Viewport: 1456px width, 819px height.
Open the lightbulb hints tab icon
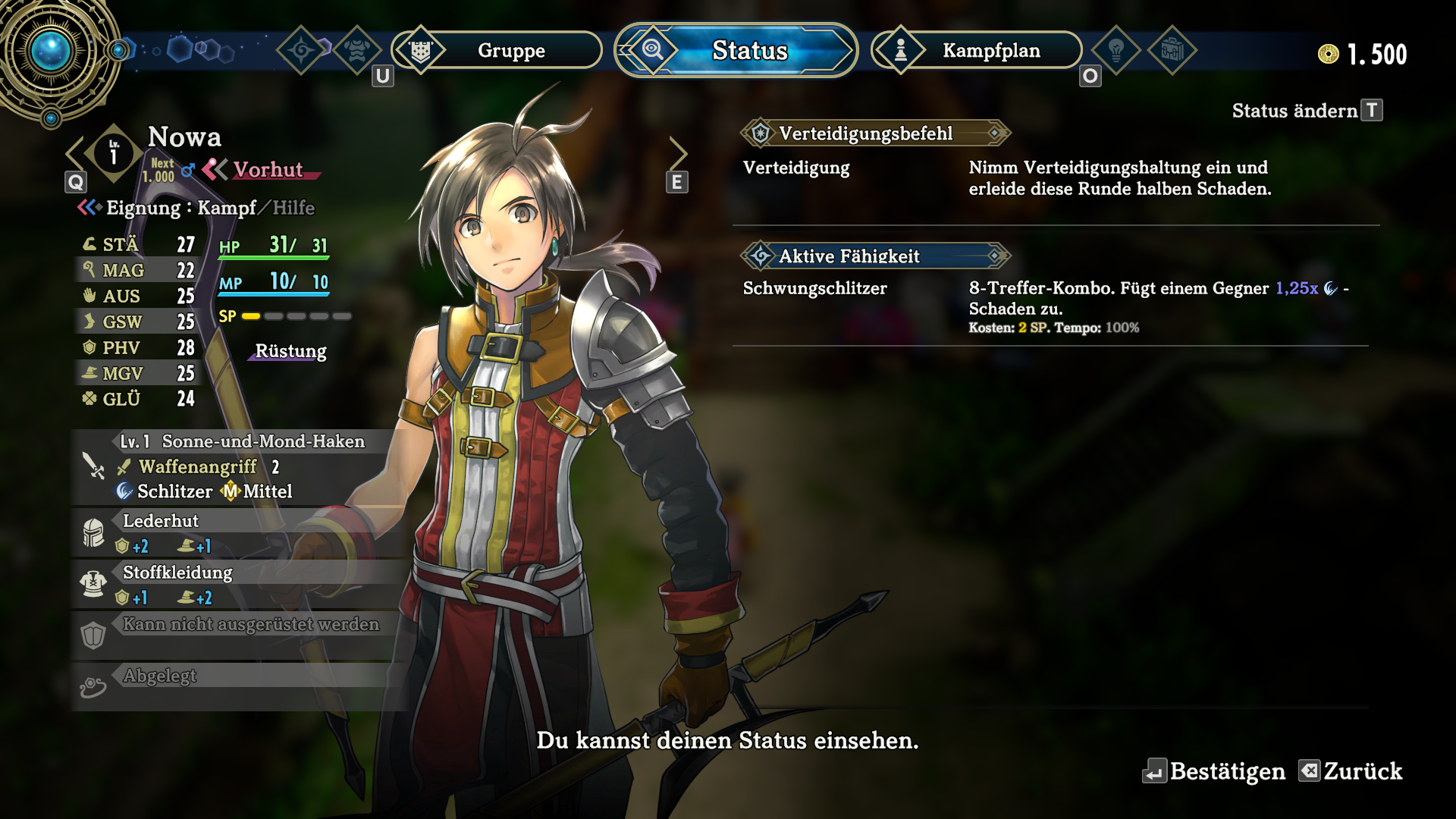[x=1116, y=51]
